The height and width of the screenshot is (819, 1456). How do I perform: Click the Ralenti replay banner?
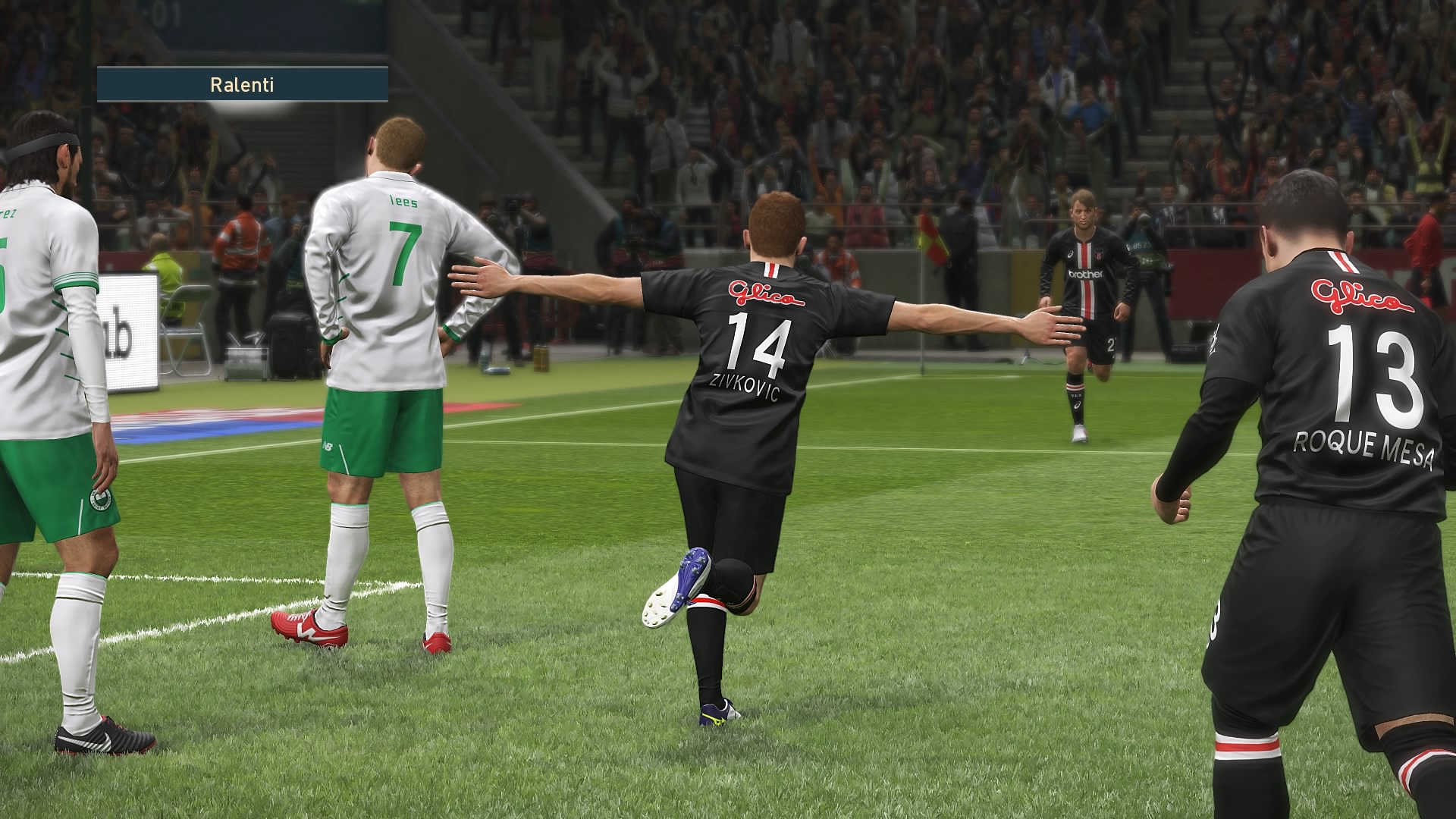tap(242, 84)
